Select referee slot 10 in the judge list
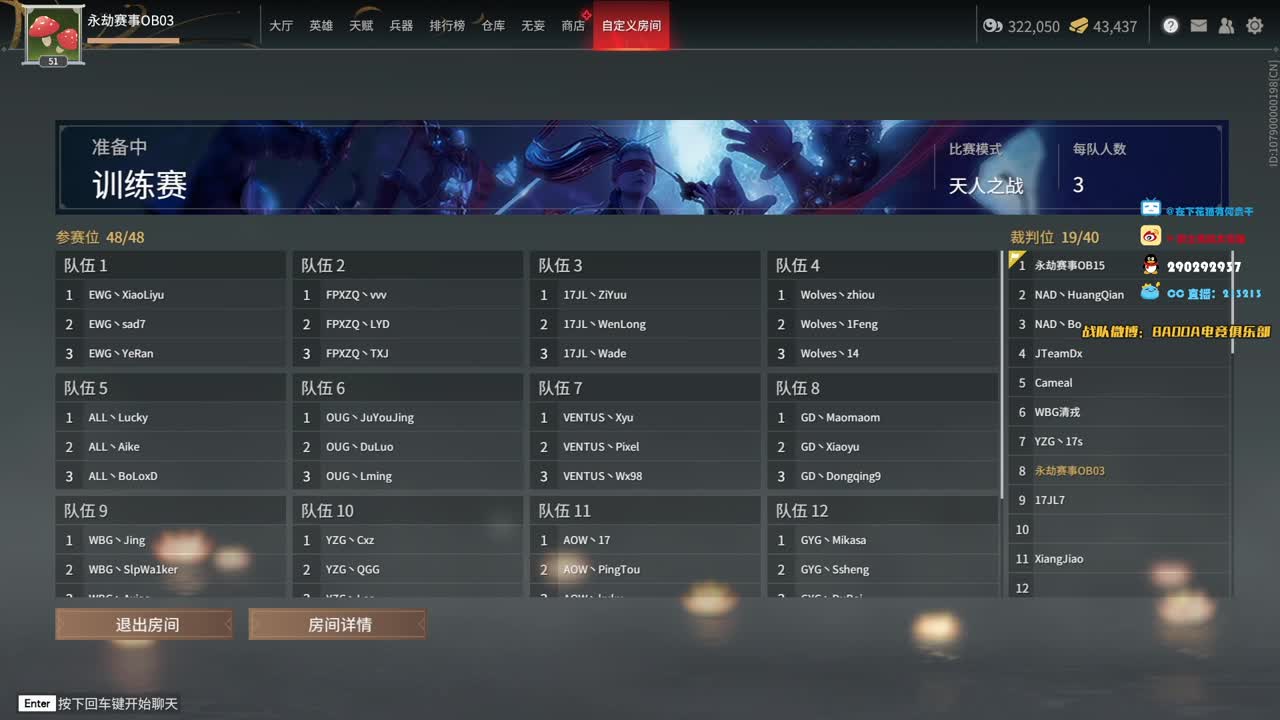 (1100, 529)
